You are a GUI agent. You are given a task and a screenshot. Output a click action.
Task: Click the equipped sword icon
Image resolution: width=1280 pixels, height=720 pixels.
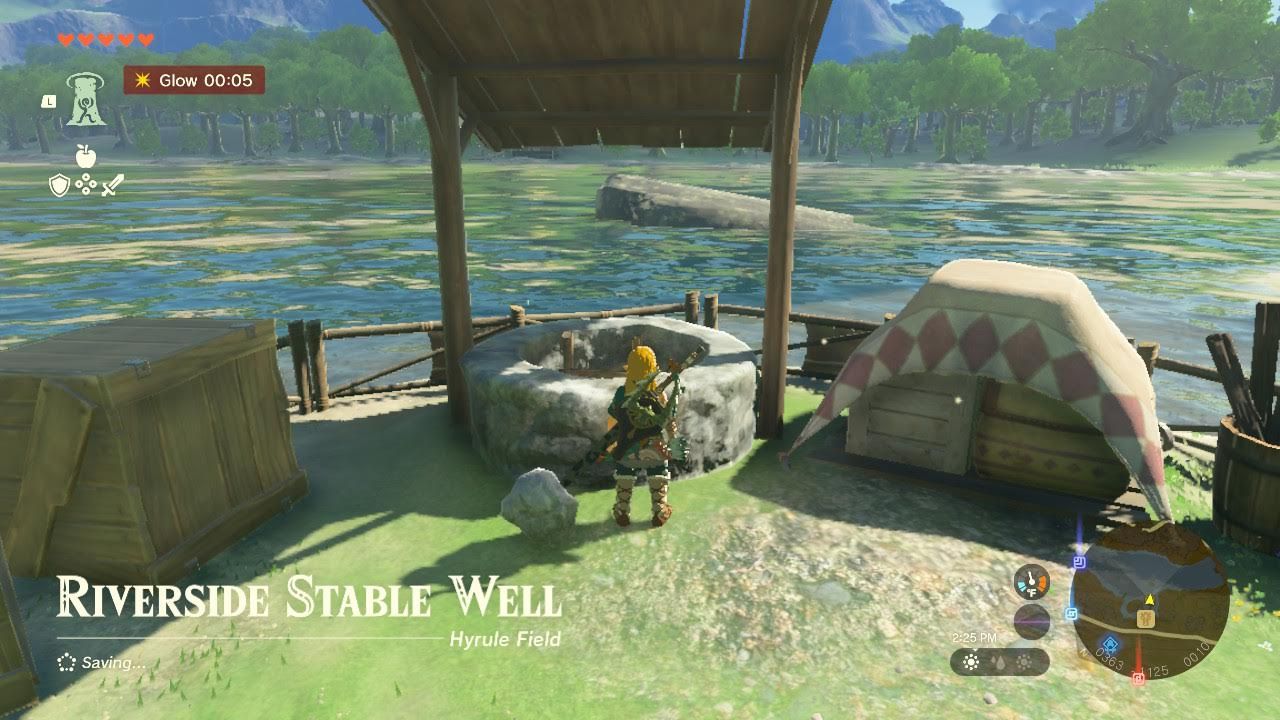[x=112, y=186]
